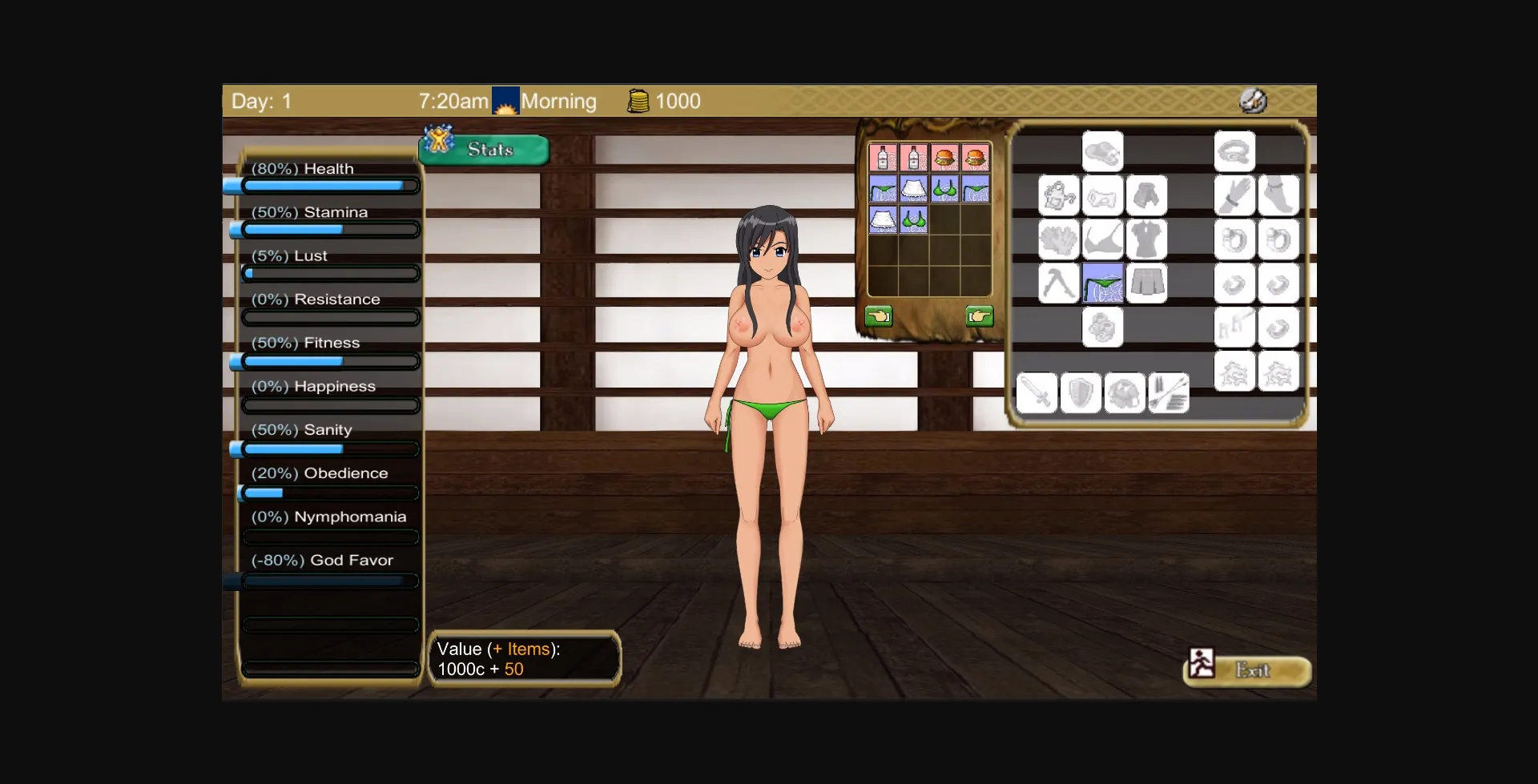This screenshot has height=784, width=1538.
Task: Click the ankle bracelet equipment slot
Action: pyautogui.click(x=1280, y=195)
